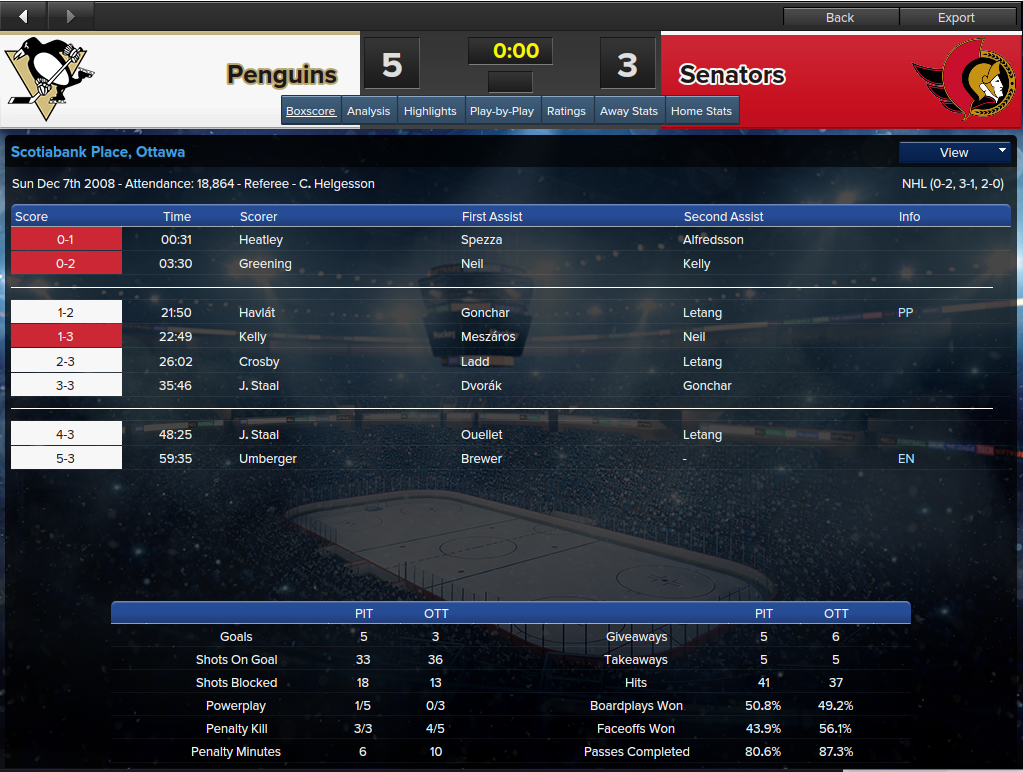Open the Highlights tab
Screen dimensions: 1023x772
point(430,111)
